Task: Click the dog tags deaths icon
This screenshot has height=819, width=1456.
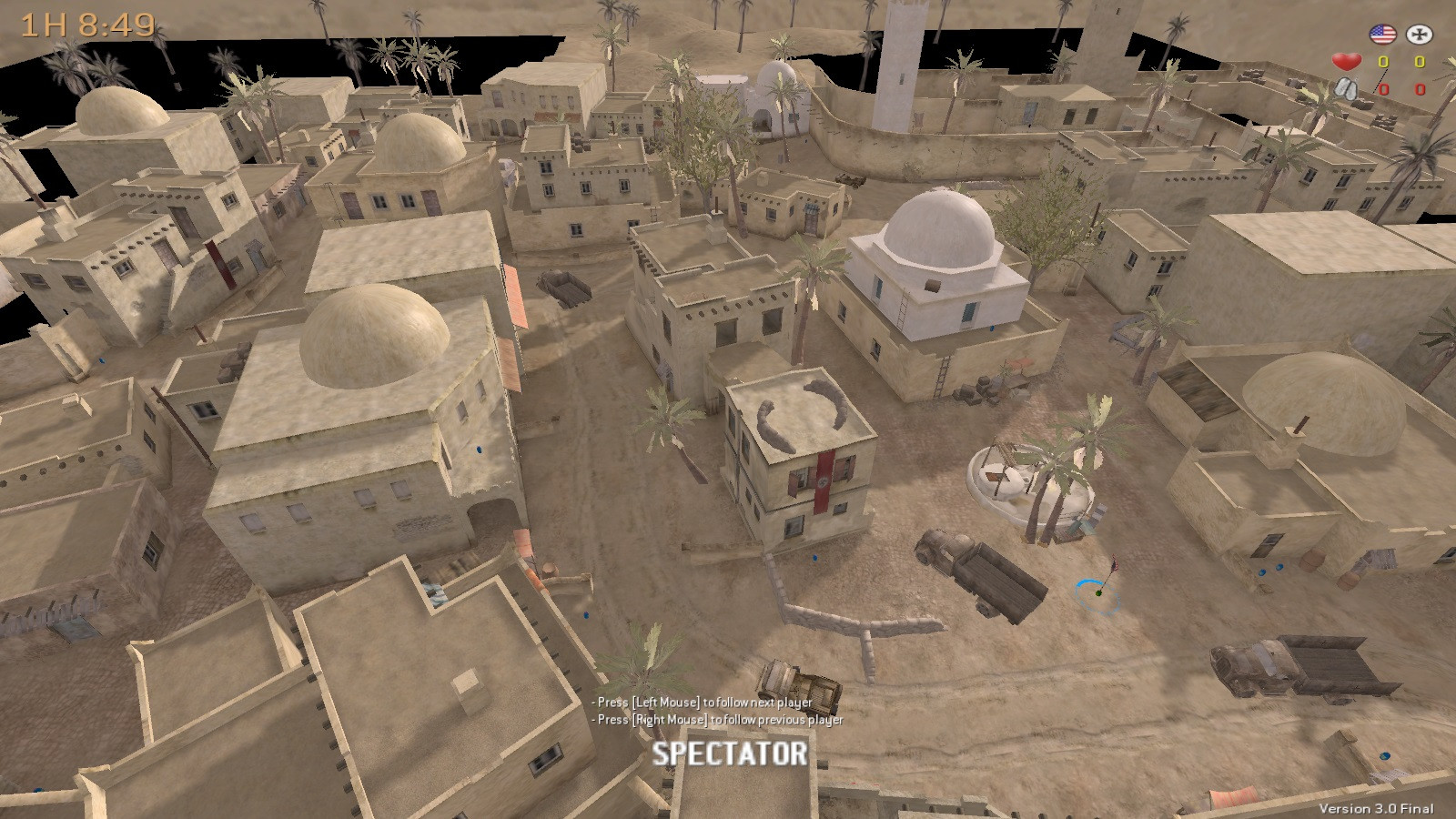Action: point(1345,91)
